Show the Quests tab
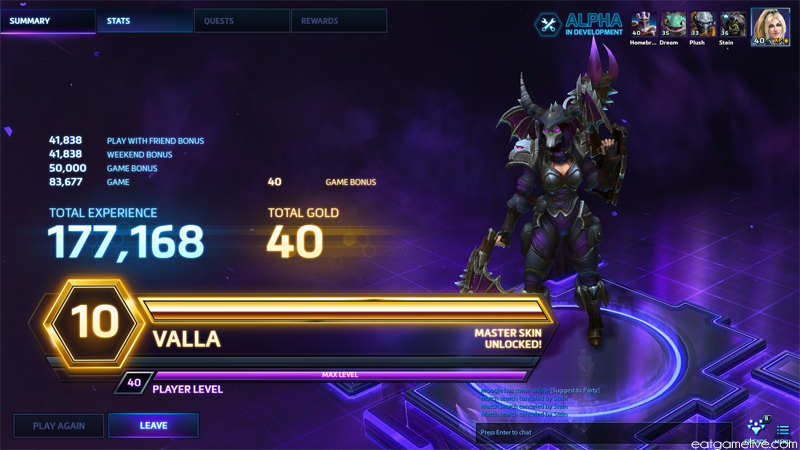This screenshot has height=450, width=800. pos(241,21)
